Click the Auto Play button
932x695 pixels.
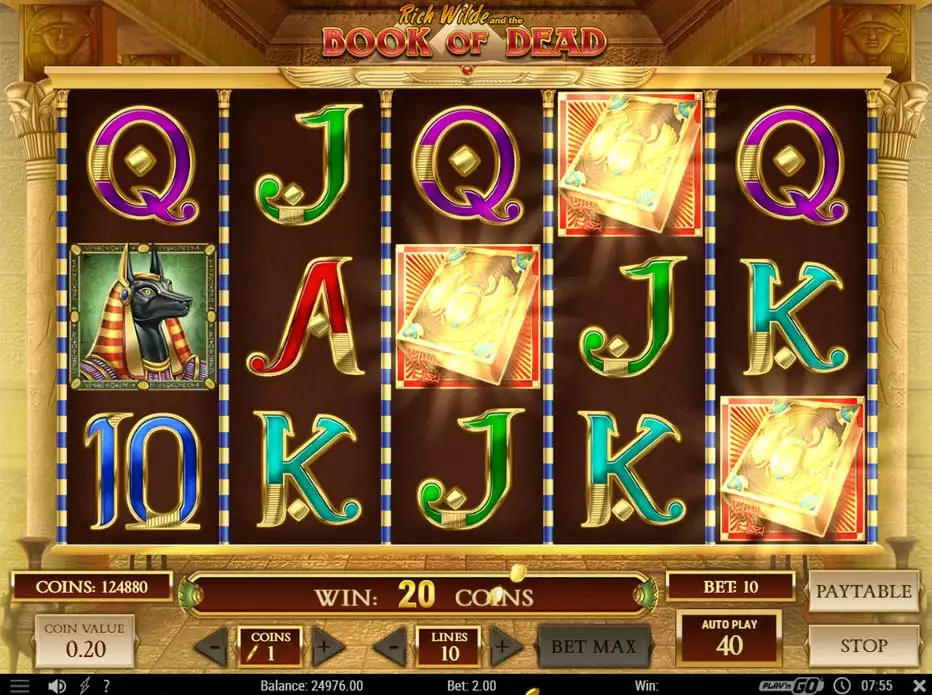[729, 638]
